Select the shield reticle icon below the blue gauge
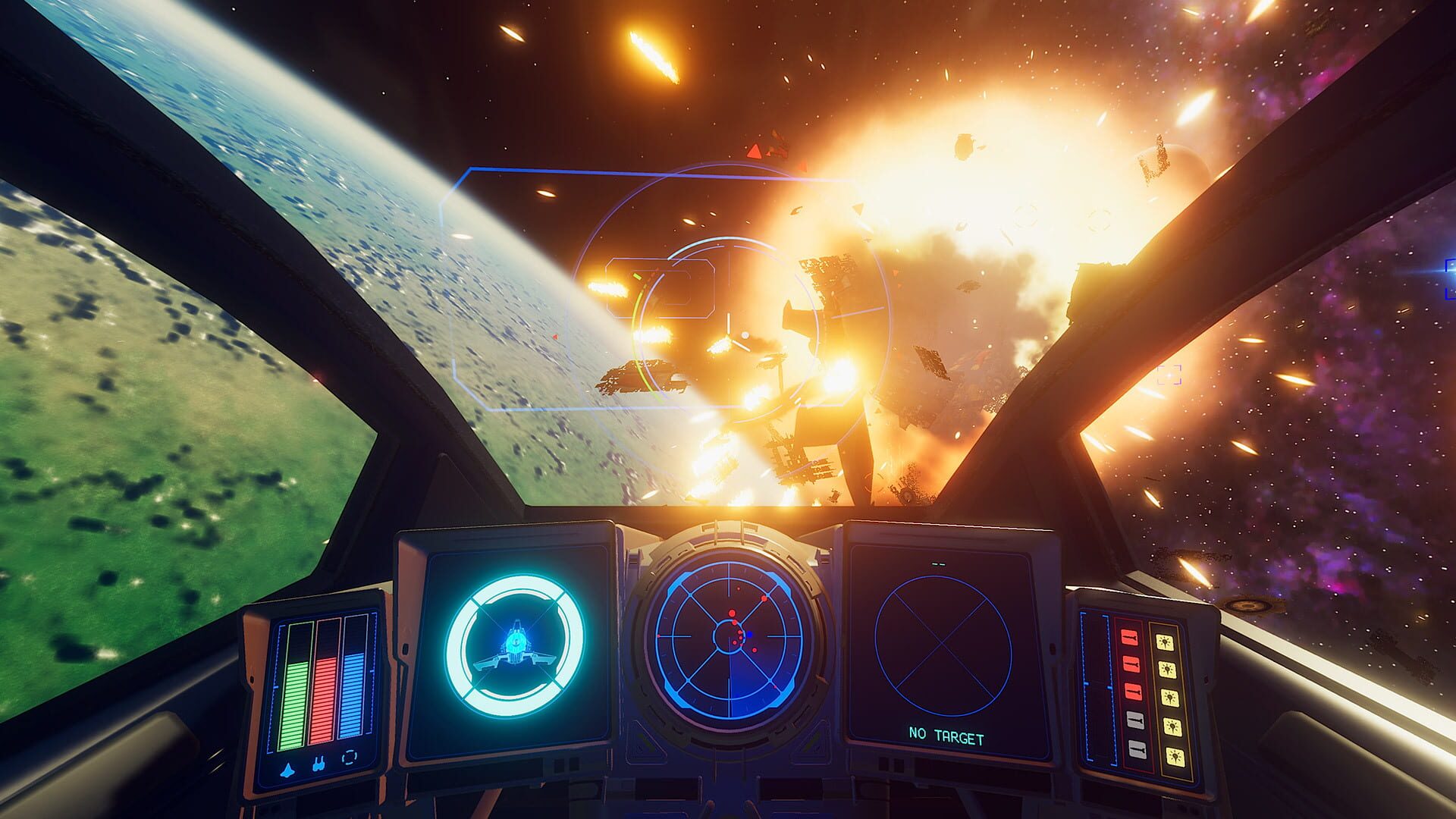This screenshot has width=1456, height=819. coord(350,758)
